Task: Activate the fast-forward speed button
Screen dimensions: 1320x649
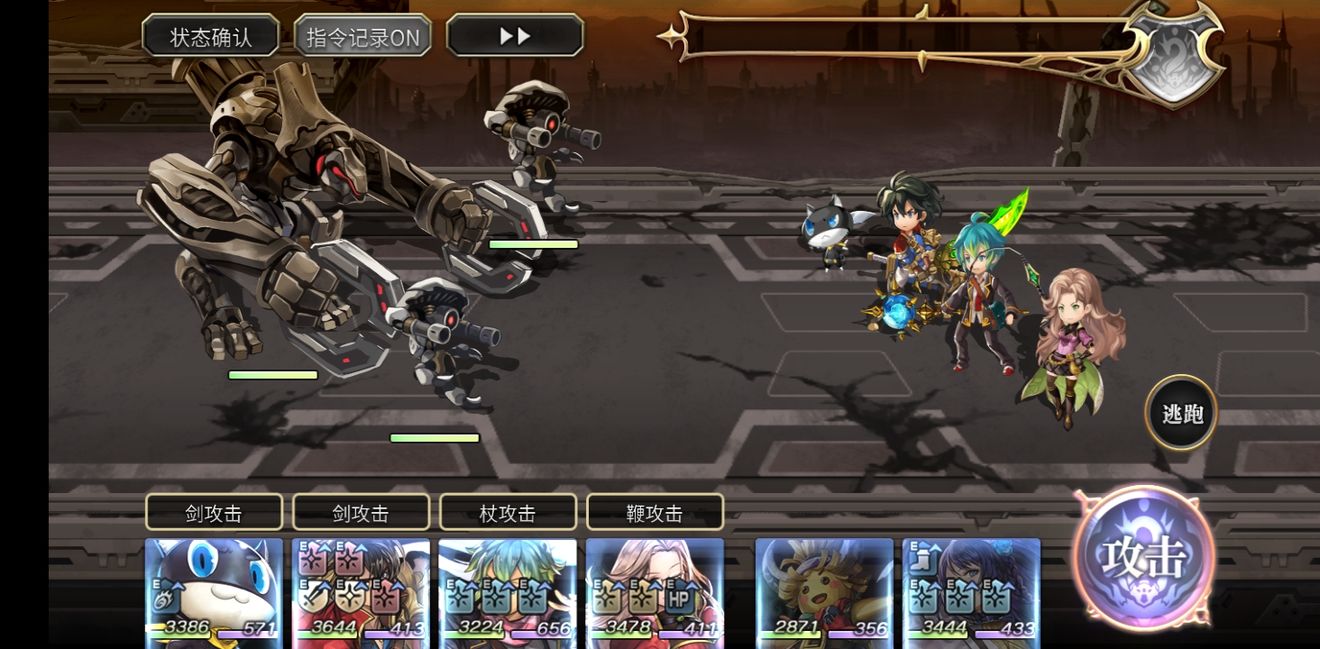Action: (515, 36)
